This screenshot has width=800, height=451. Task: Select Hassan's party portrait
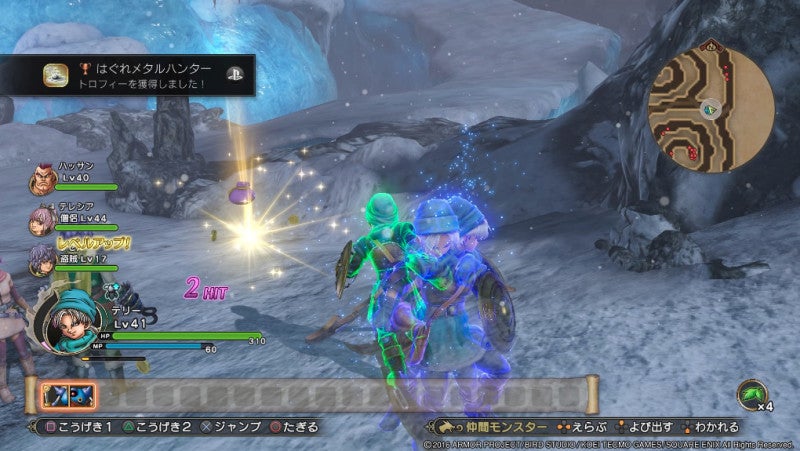[x=42, y=179]
